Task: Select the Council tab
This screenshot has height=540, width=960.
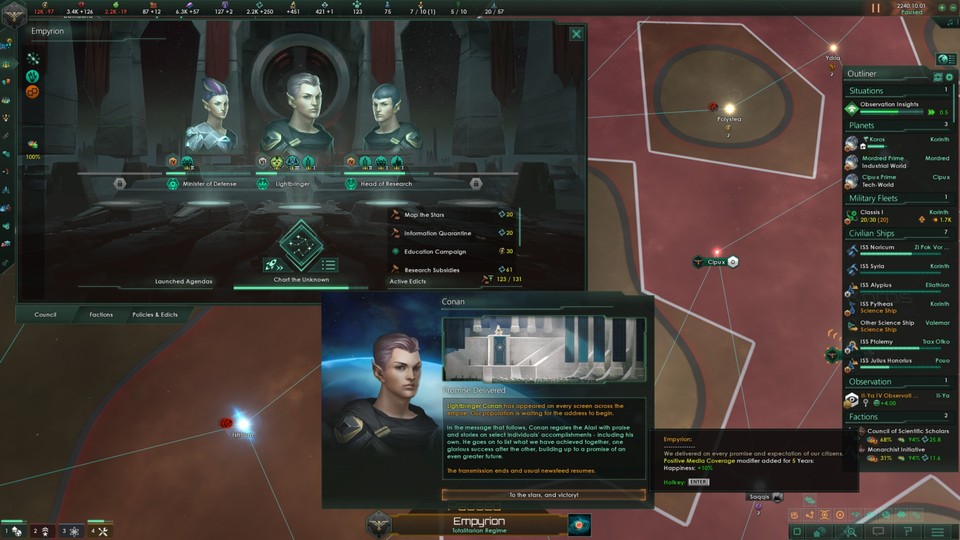Action: click(x=45, y=314)
